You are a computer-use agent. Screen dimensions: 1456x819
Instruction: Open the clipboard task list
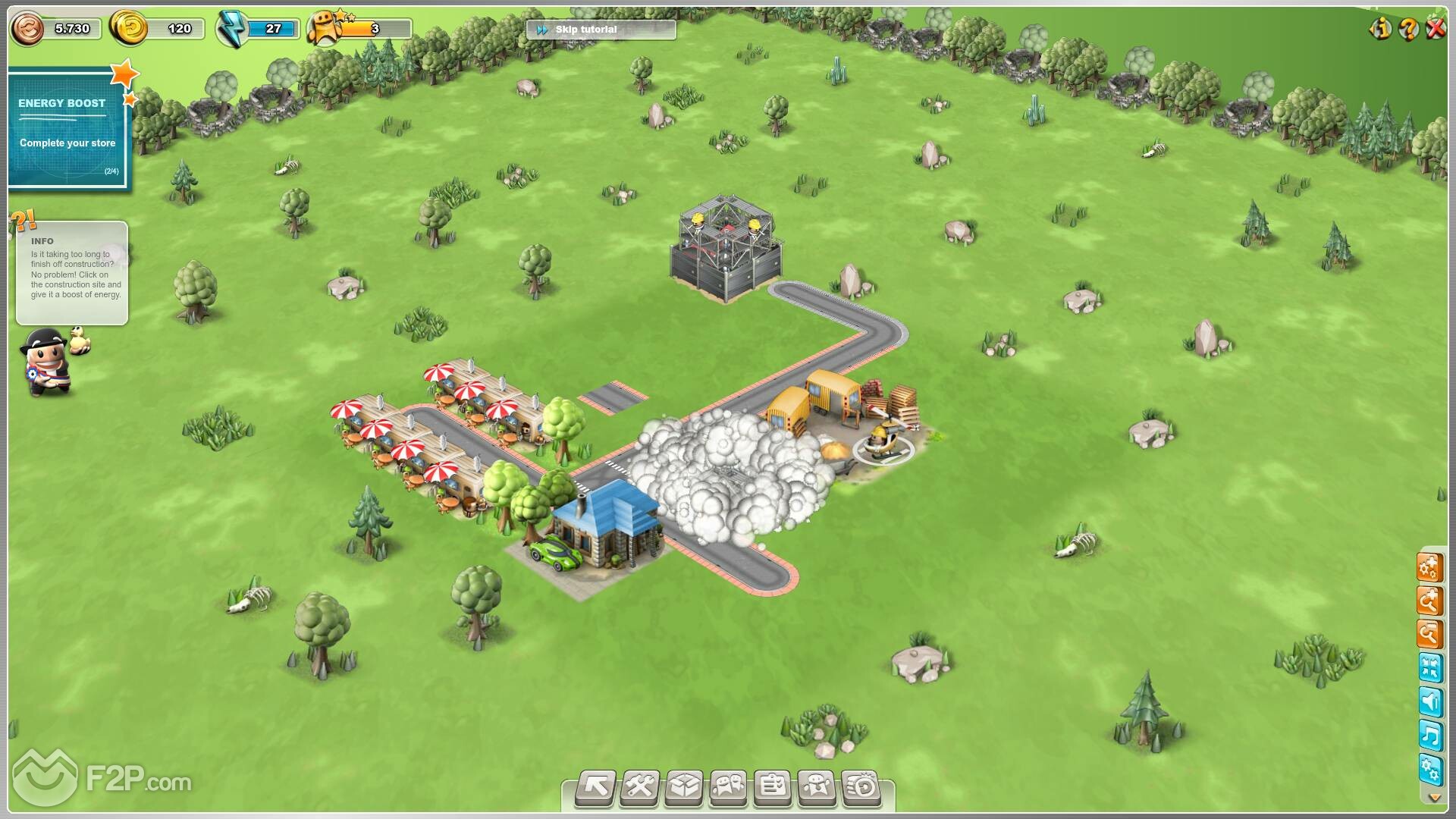(772, 787)
